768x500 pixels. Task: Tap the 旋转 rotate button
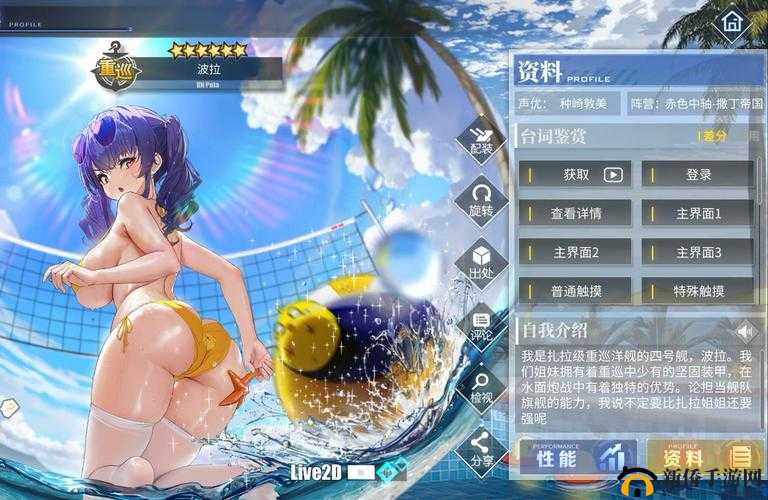481,200
